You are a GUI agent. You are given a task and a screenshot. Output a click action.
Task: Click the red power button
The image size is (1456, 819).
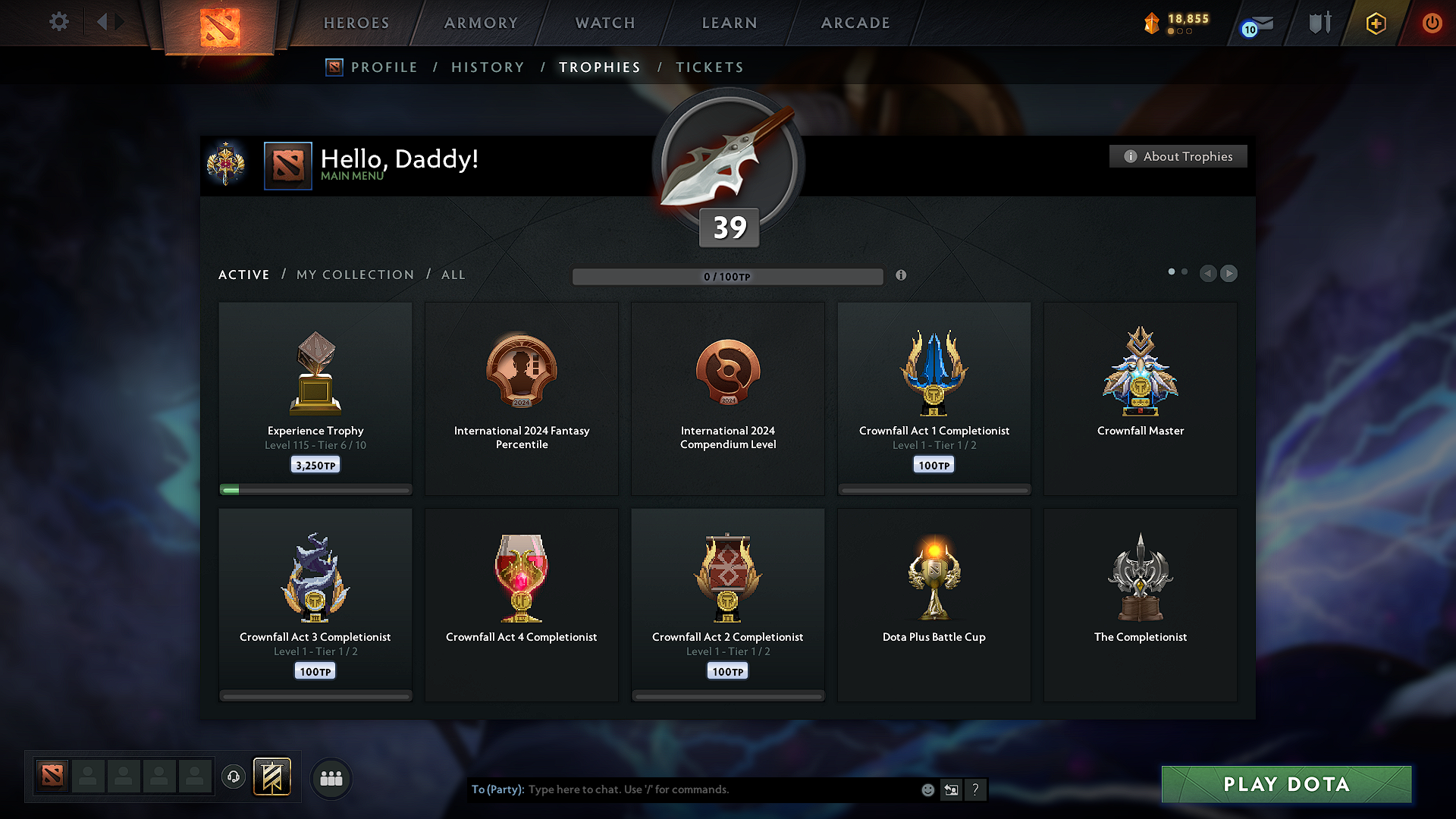[x=1432, y=23]
